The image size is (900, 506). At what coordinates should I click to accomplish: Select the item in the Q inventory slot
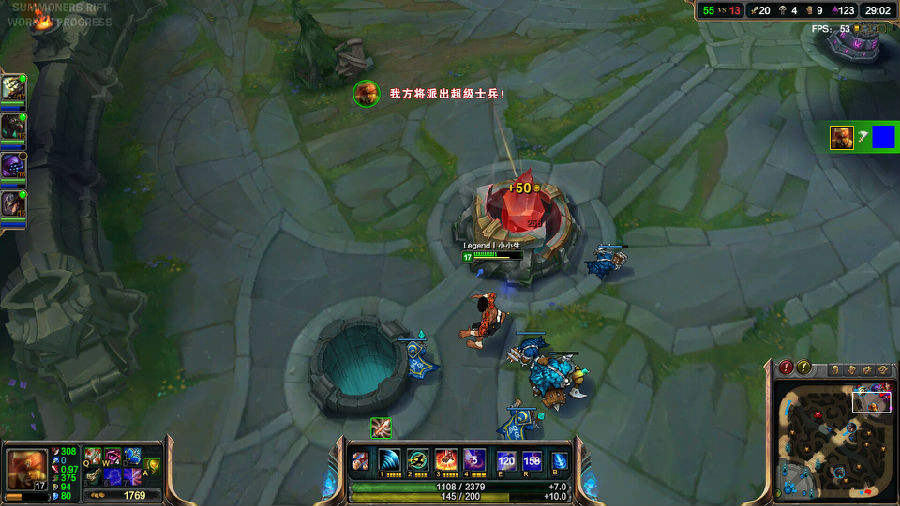pos(93,456)
